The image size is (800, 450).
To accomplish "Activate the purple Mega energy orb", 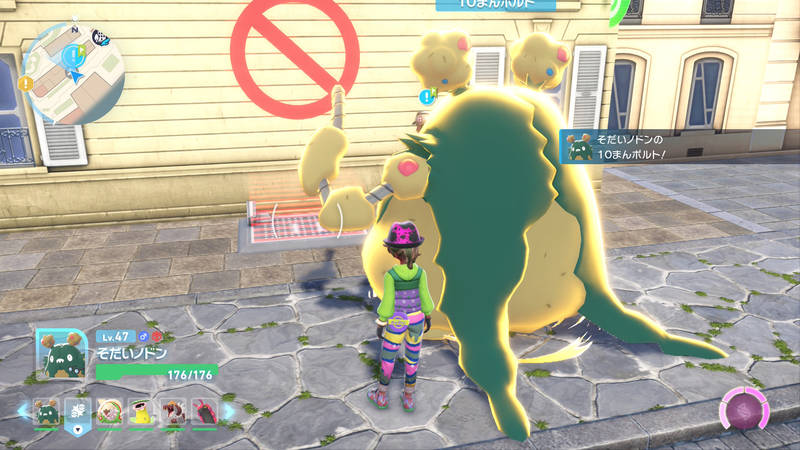I will click(x=745, y=410).
